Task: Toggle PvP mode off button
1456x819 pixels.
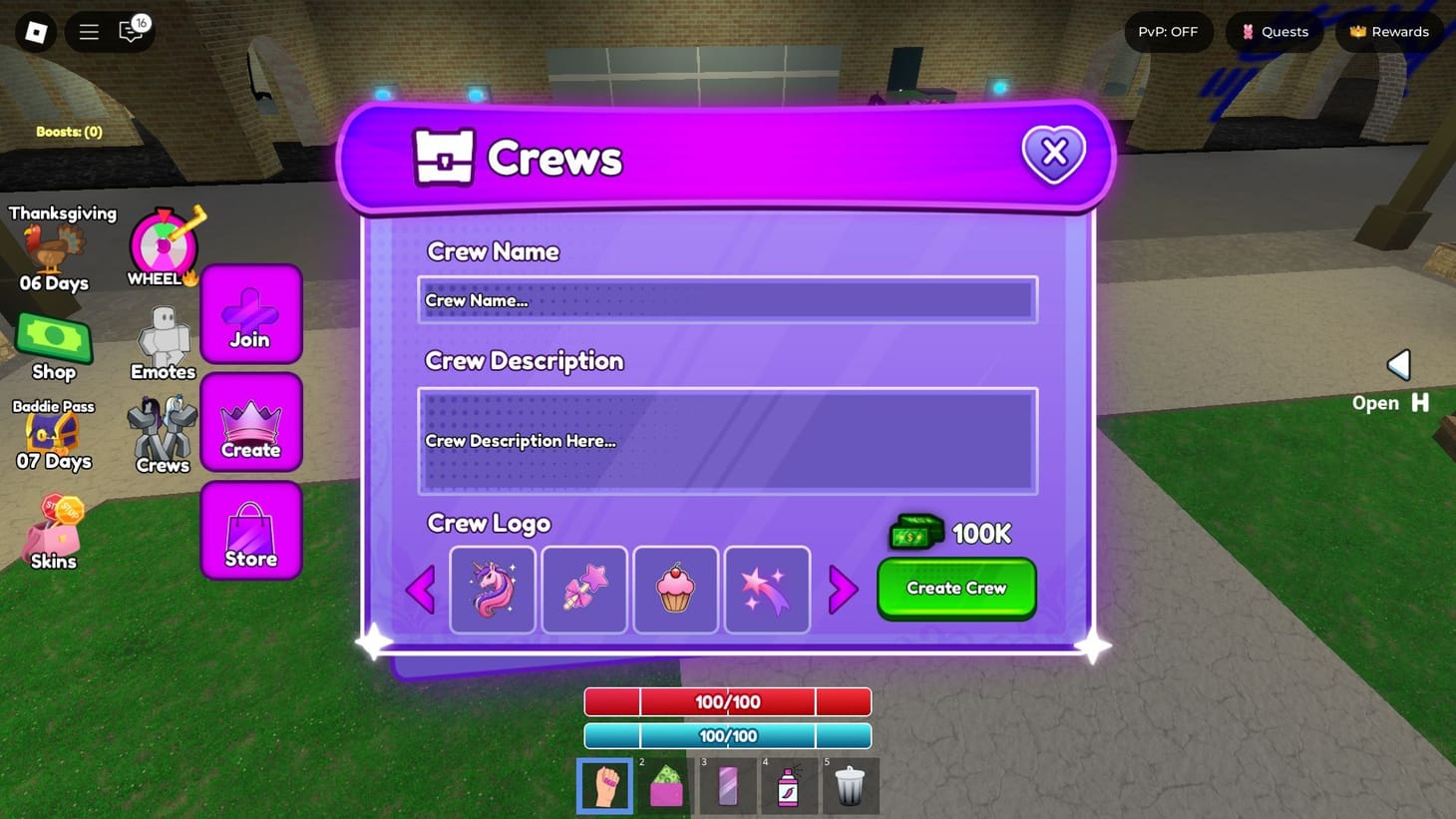Action: coord(1167,31)
